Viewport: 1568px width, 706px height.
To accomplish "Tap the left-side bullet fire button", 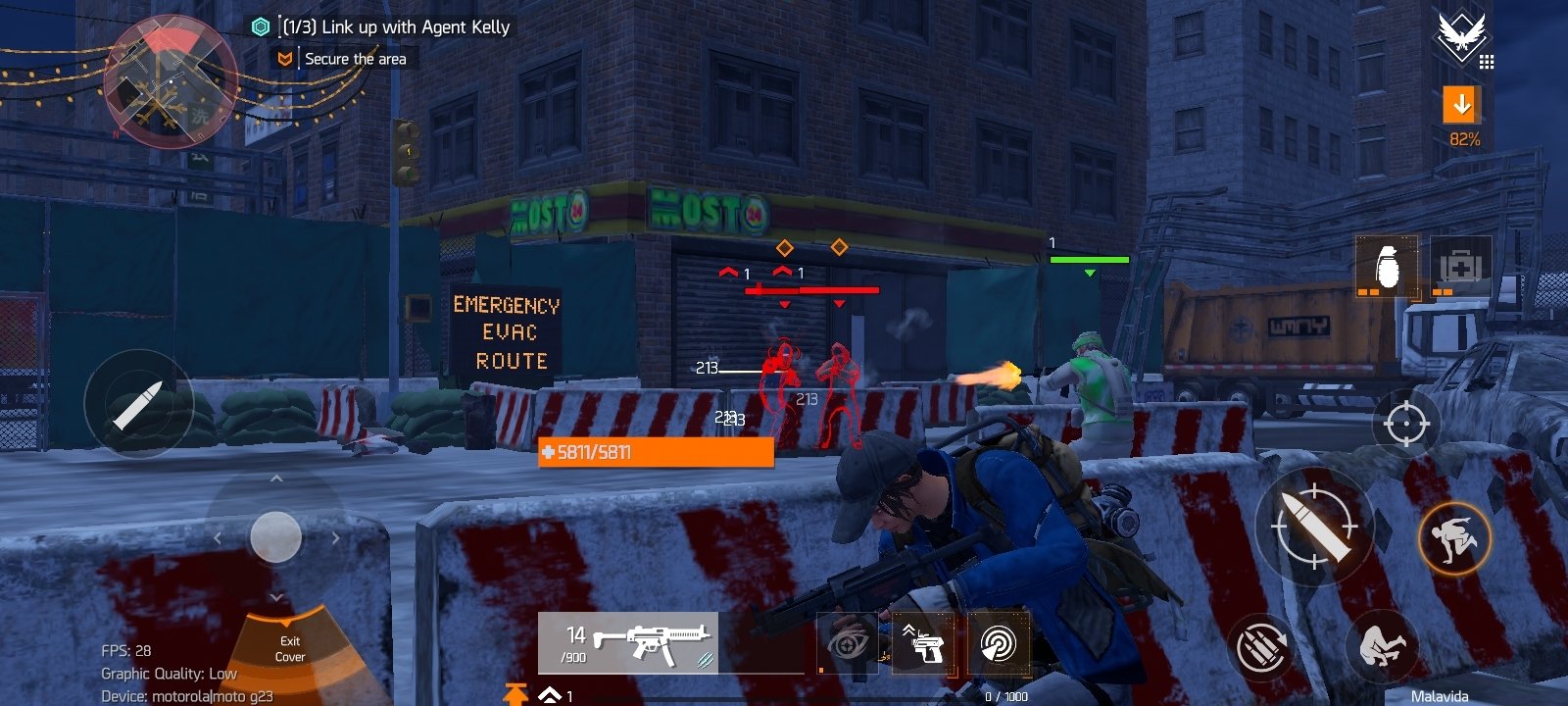I will [x=138, y=403].
